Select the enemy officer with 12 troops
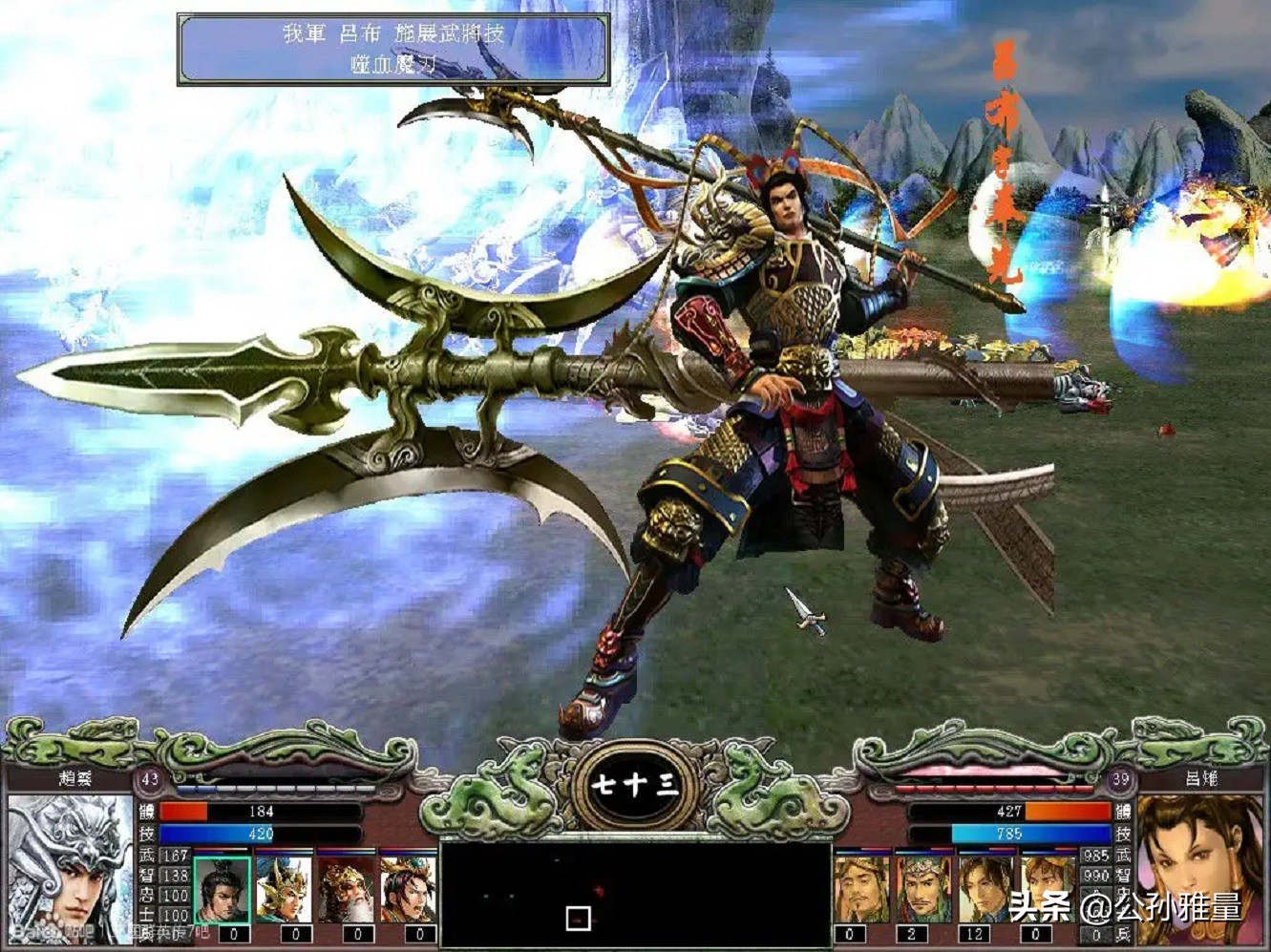Image resolution: width=1271 pixels, height=952 pixels. [985, 890]
